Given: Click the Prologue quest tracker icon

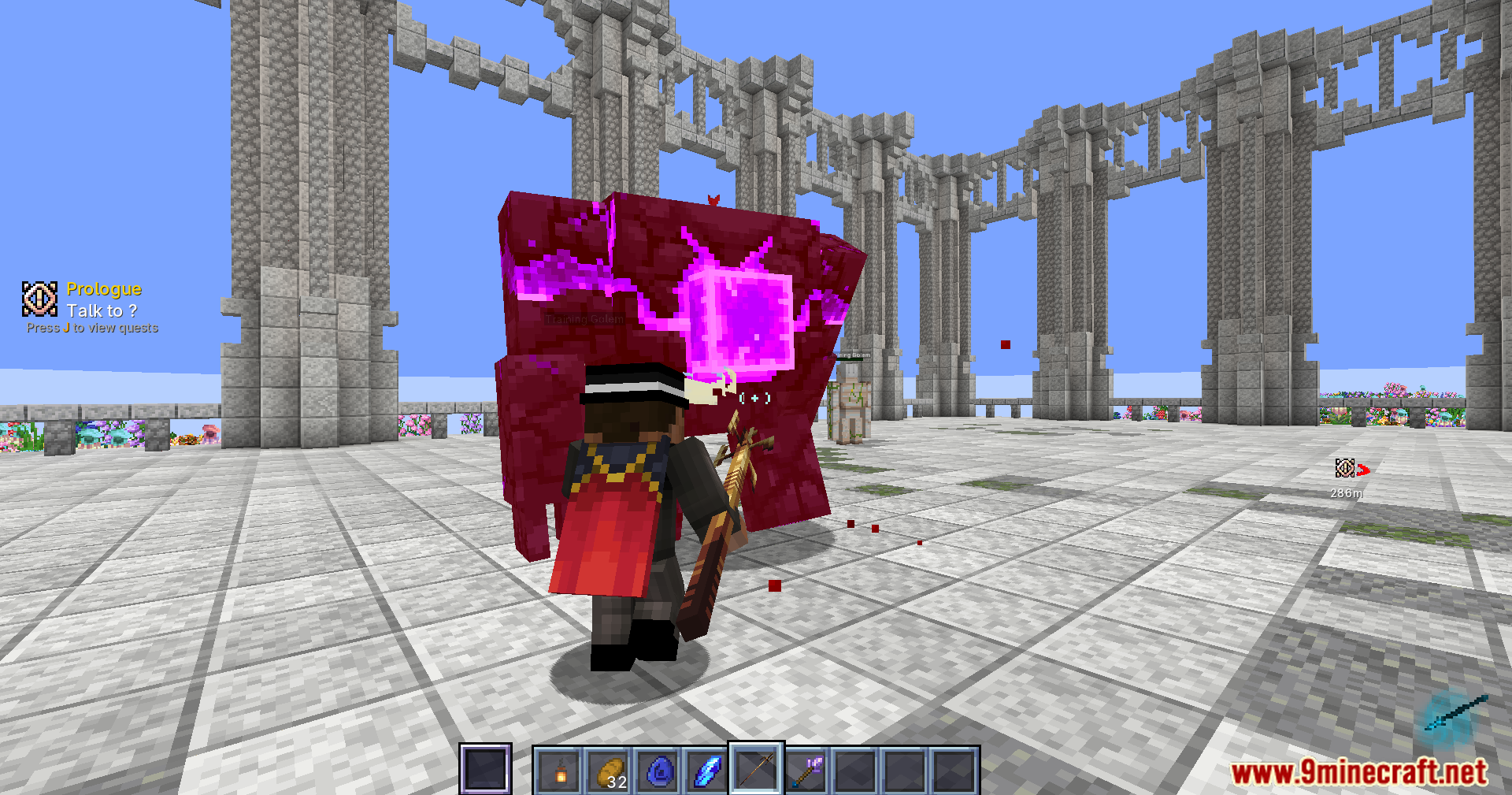Looking at the screenshot, I should 39,299.
